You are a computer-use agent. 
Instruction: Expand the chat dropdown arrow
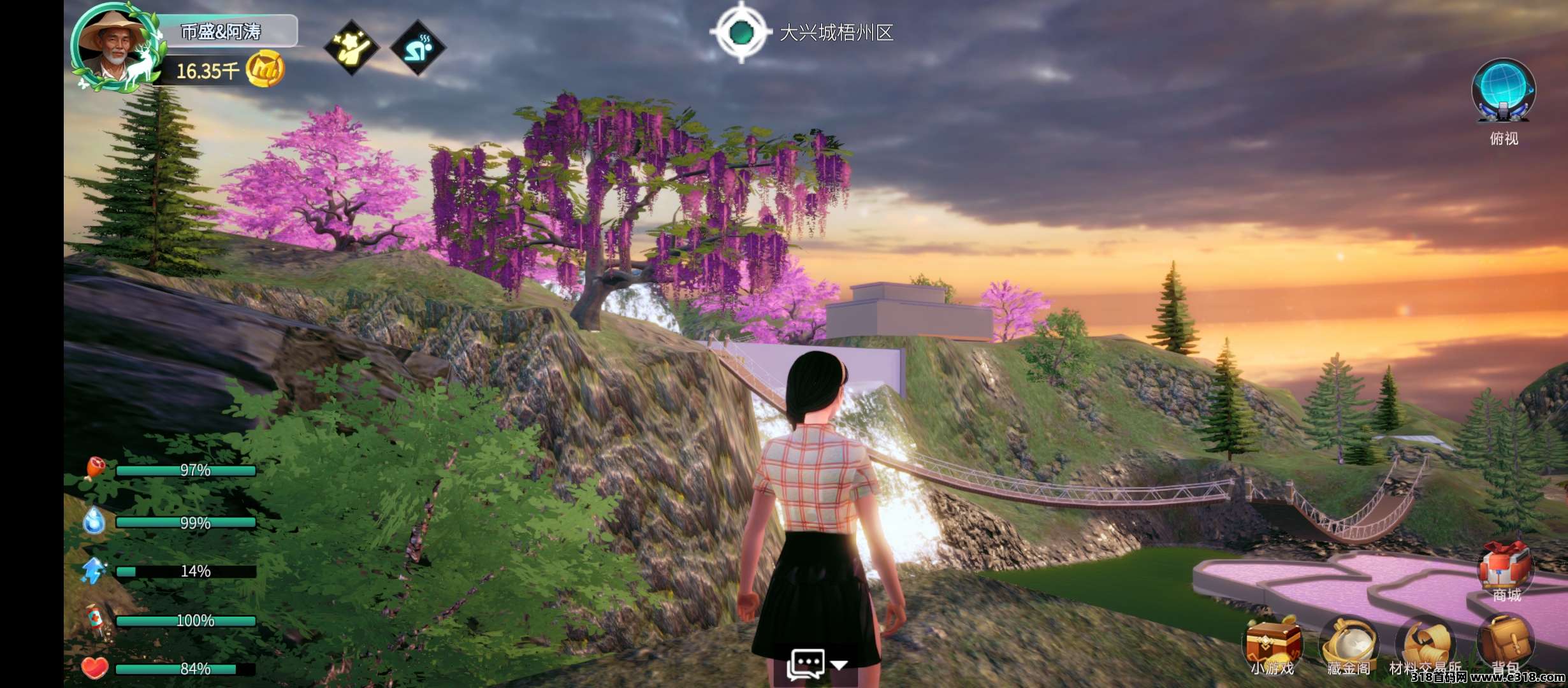point(839,664)
